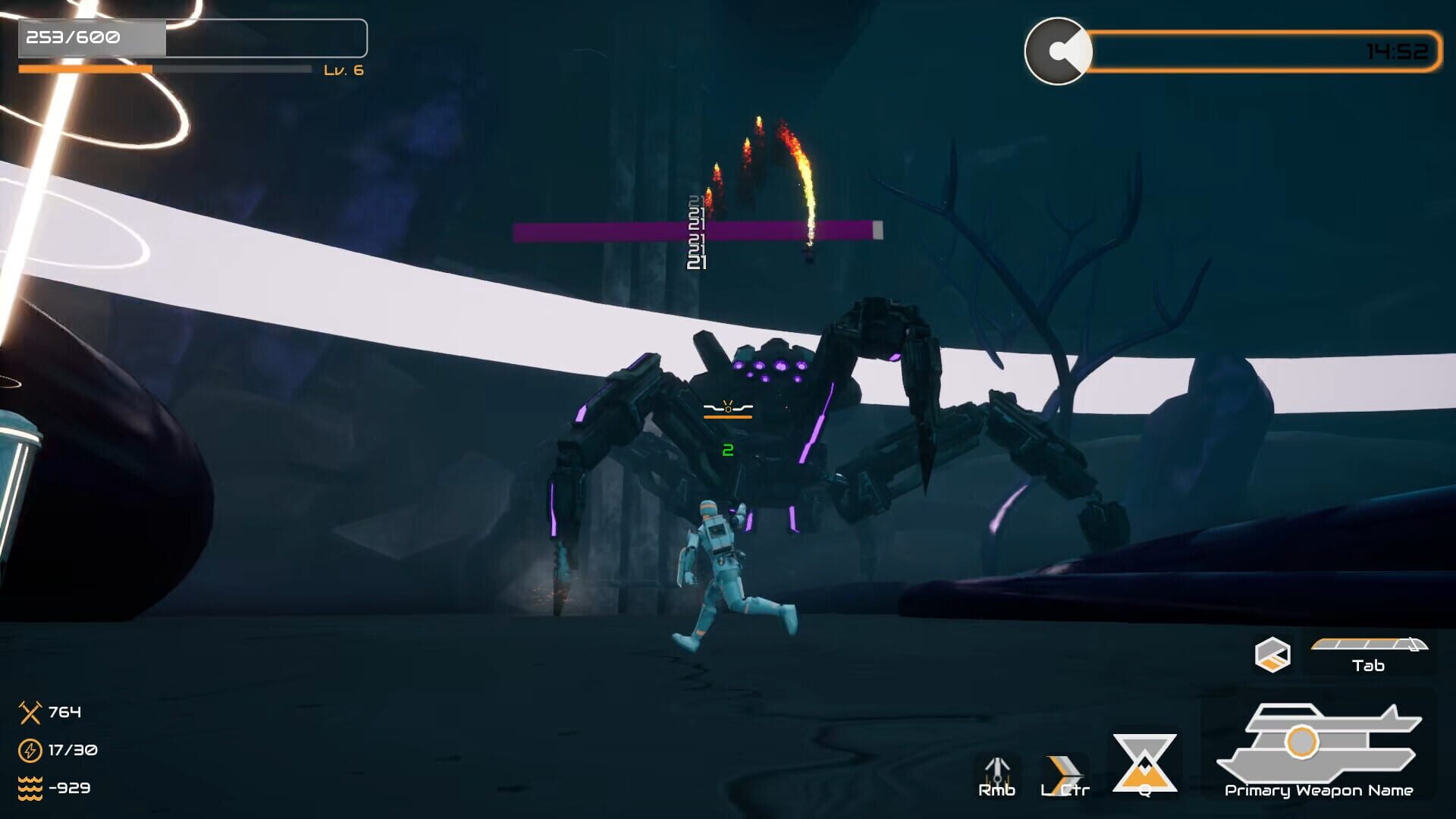Image resolution: width=1456 pixels, height=819 pixels.
Task: Expand the Tab equipment panel
Action: pyautogui.click(x=1371, y=650)
